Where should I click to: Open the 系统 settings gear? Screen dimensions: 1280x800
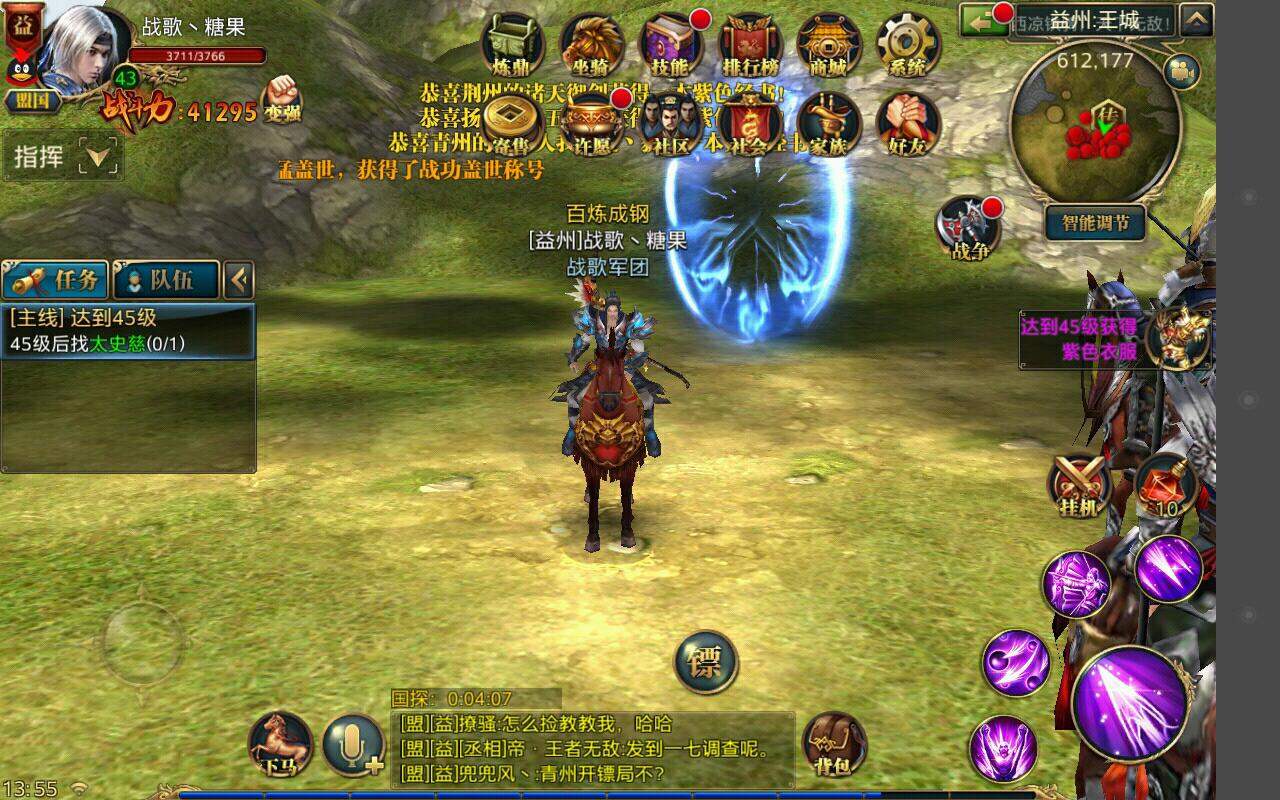tap(908, 44)
